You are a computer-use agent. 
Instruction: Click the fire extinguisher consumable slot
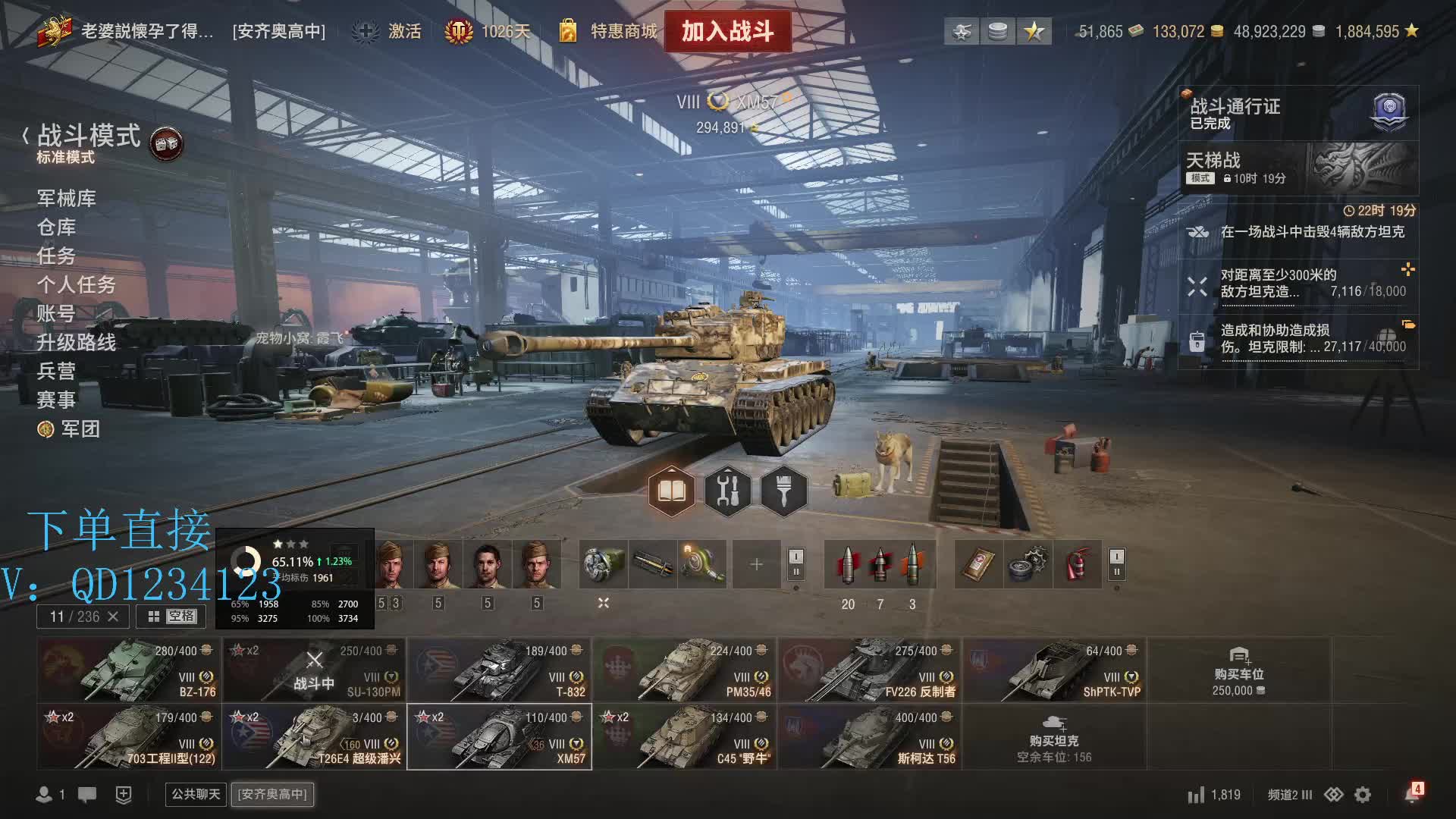(1078, 564)
